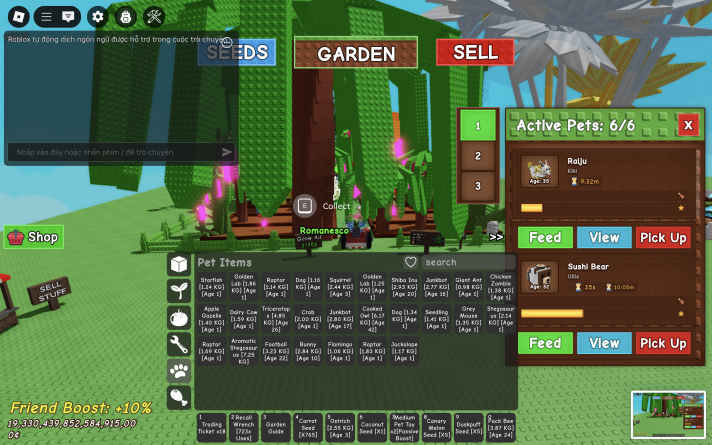Switch to pet loadout 2
Image resolution: width=712 pixels, height=445 pixels.
click(478, 157)
